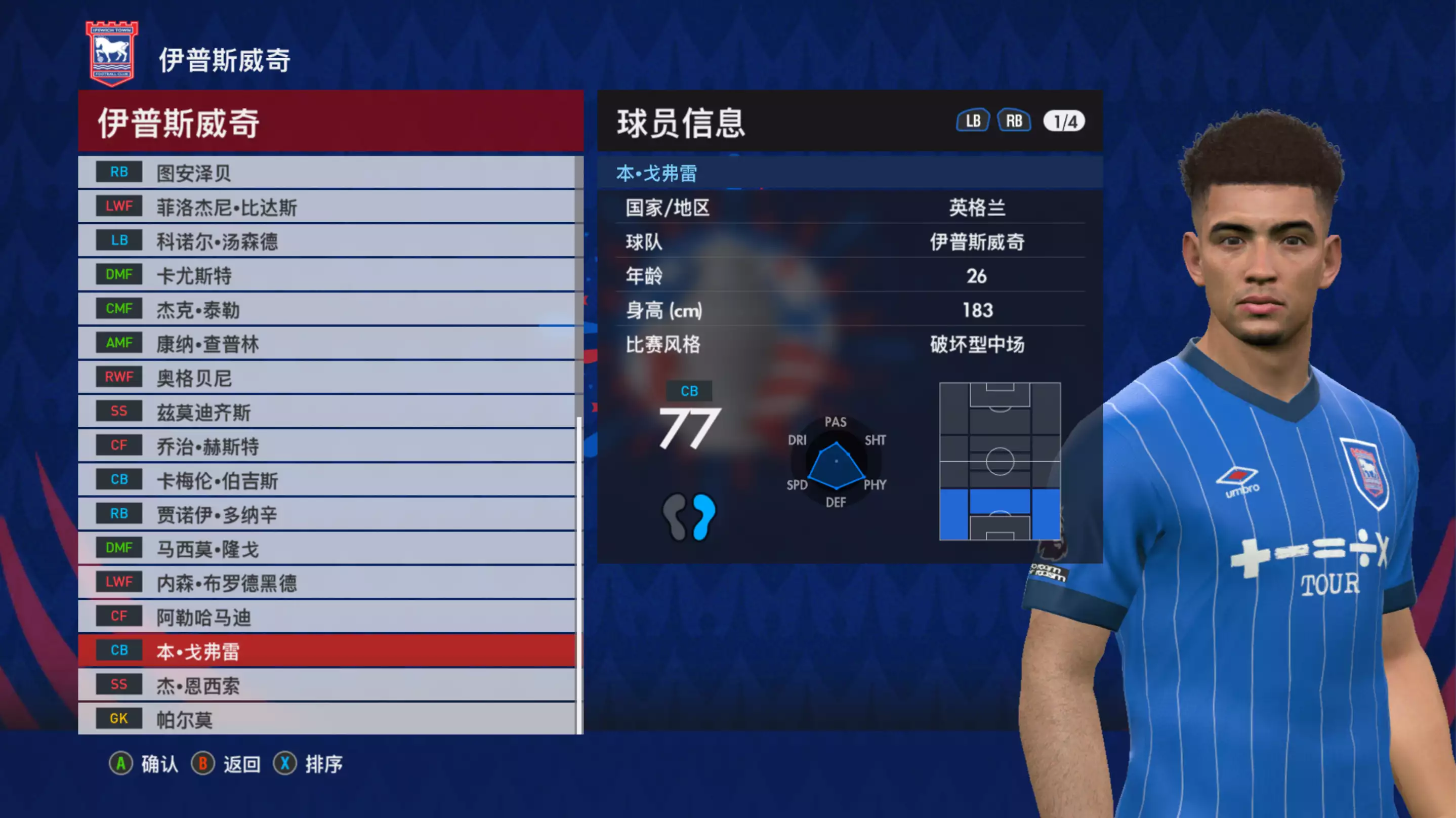This screenshot has width=1456, height=818.
Task: Pick right back 贾诺伊•多纳辛
Action: (x=327, y=514)
